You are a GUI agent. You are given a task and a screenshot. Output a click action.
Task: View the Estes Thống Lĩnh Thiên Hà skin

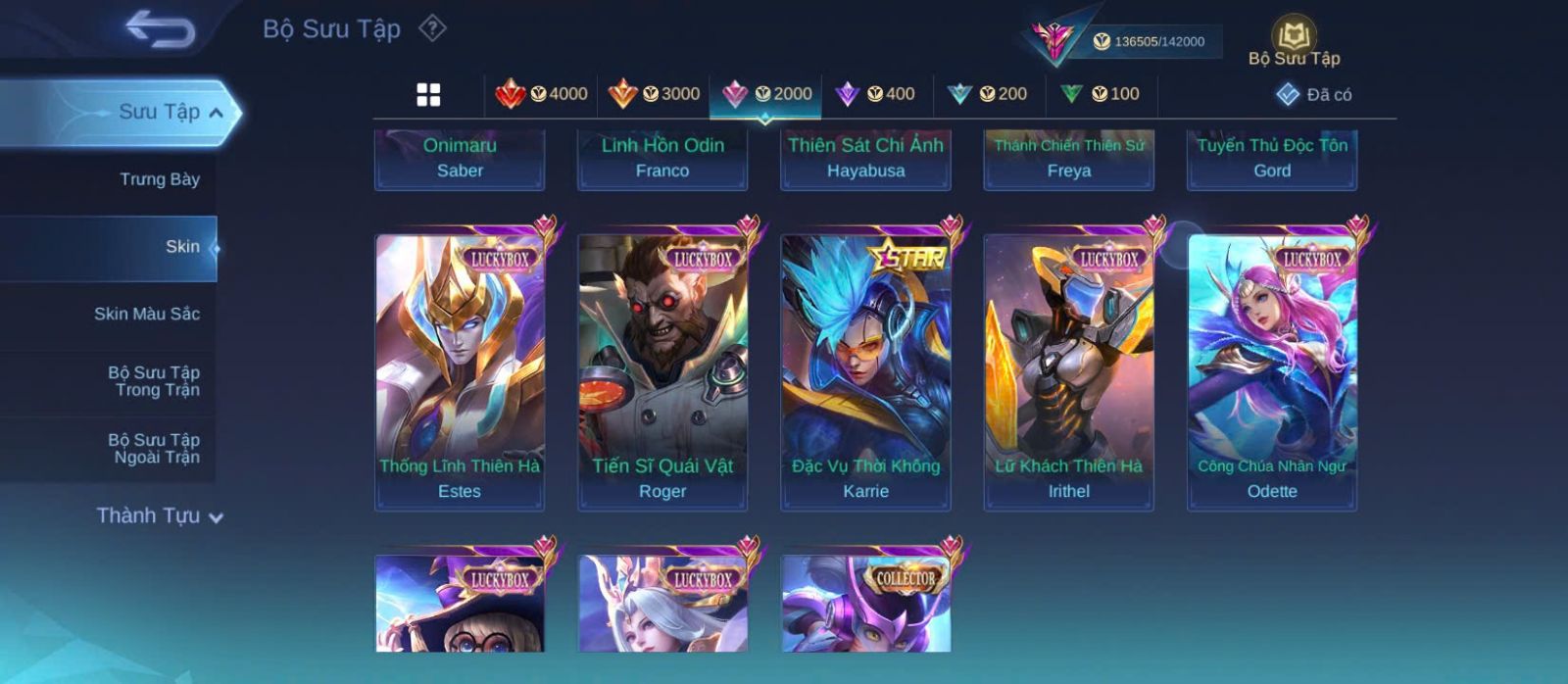pos(460,371)
